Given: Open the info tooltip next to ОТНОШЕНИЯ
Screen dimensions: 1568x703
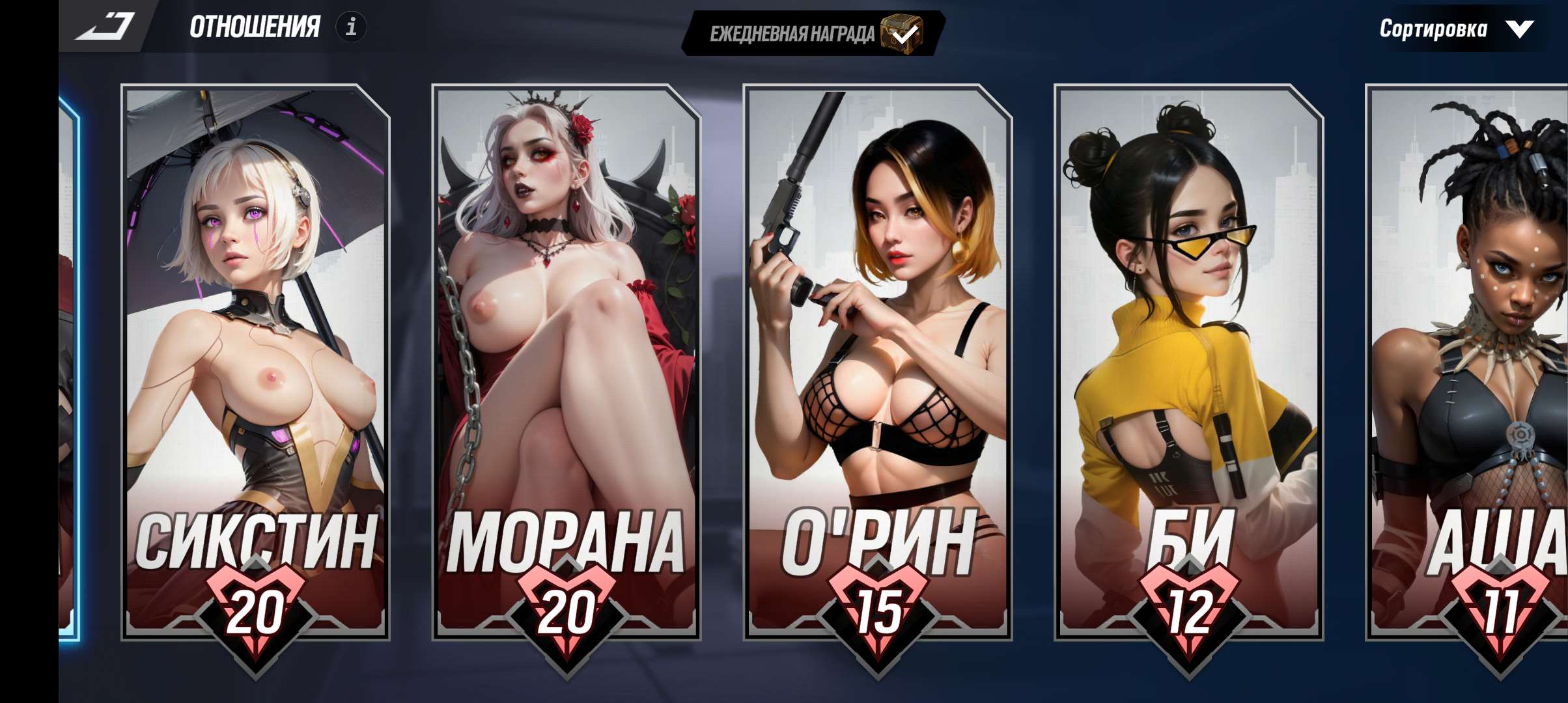Looking at the screenshot, I should [352, 28].
